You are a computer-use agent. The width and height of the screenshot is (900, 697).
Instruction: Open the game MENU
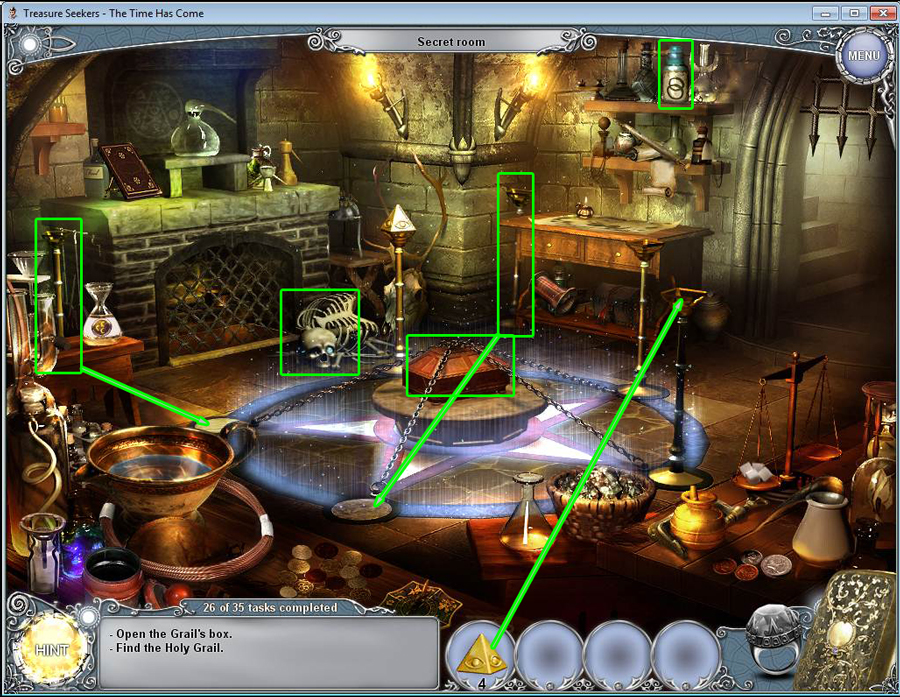(863, 55)
